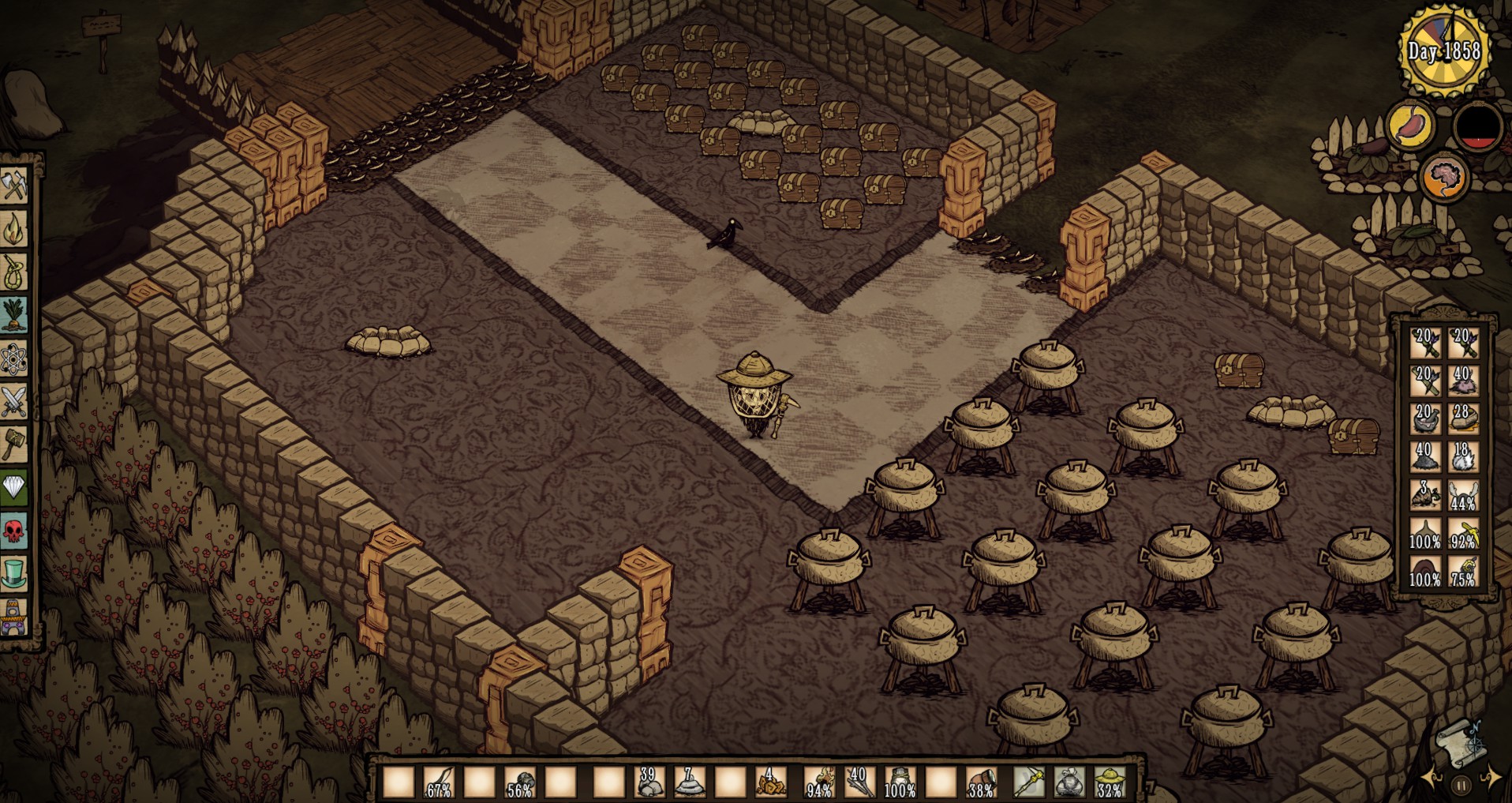Select the golden pickaxe at 92% in backpack
Image resolution: width=1512 pixels, height=803 pixels.
[x=1464, y=535]
